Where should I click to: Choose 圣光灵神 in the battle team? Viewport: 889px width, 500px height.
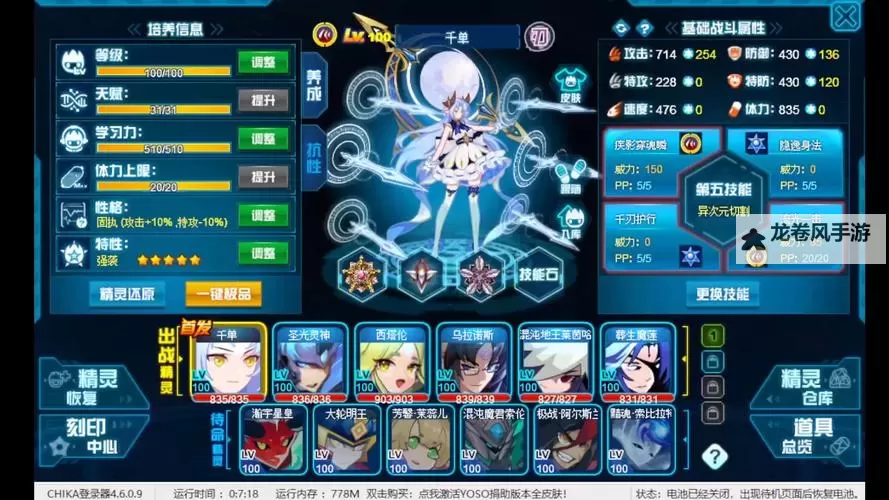click(x=309, y=364)
